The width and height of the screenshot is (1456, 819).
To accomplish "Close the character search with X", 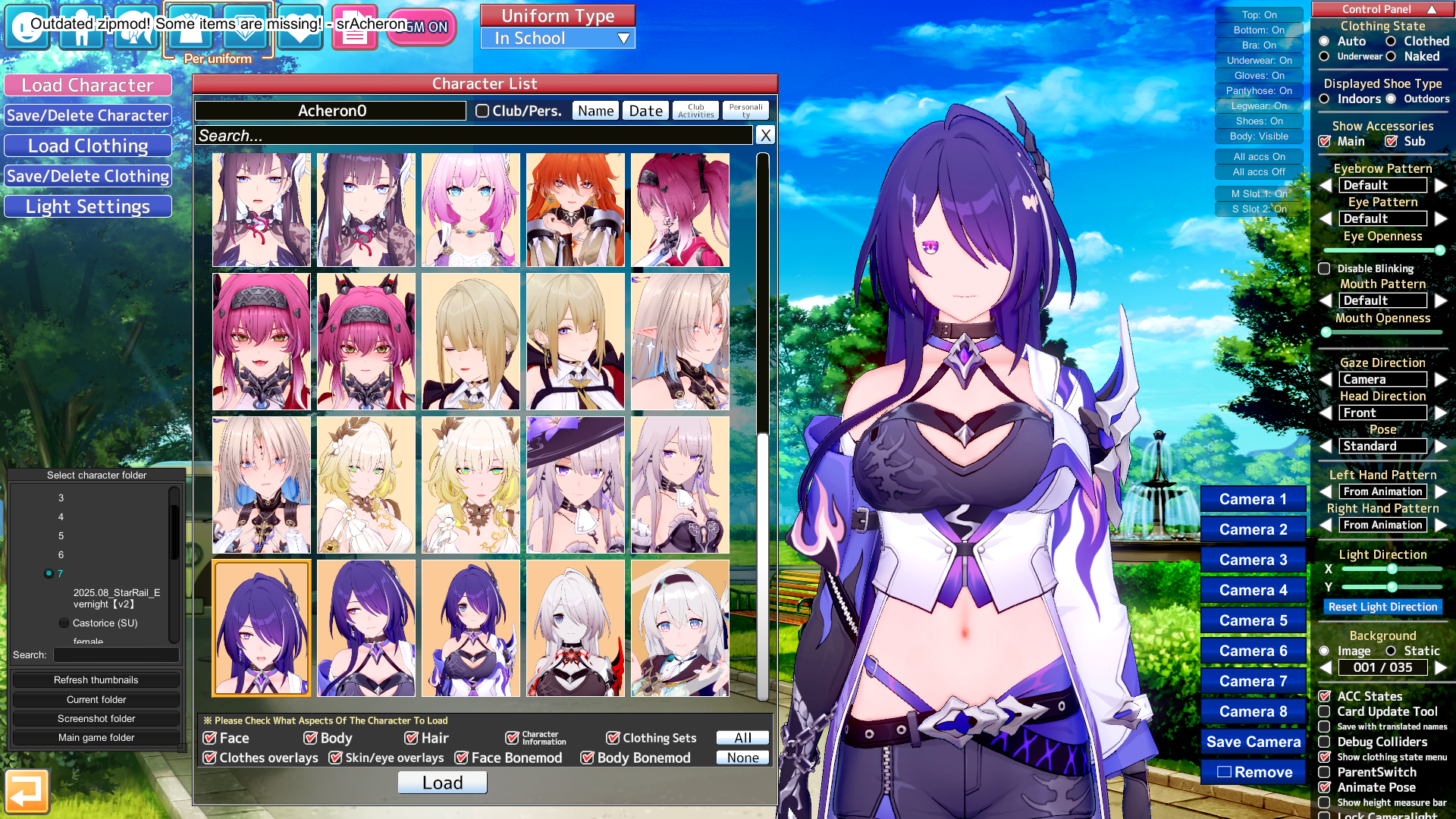I will point(765,135).
